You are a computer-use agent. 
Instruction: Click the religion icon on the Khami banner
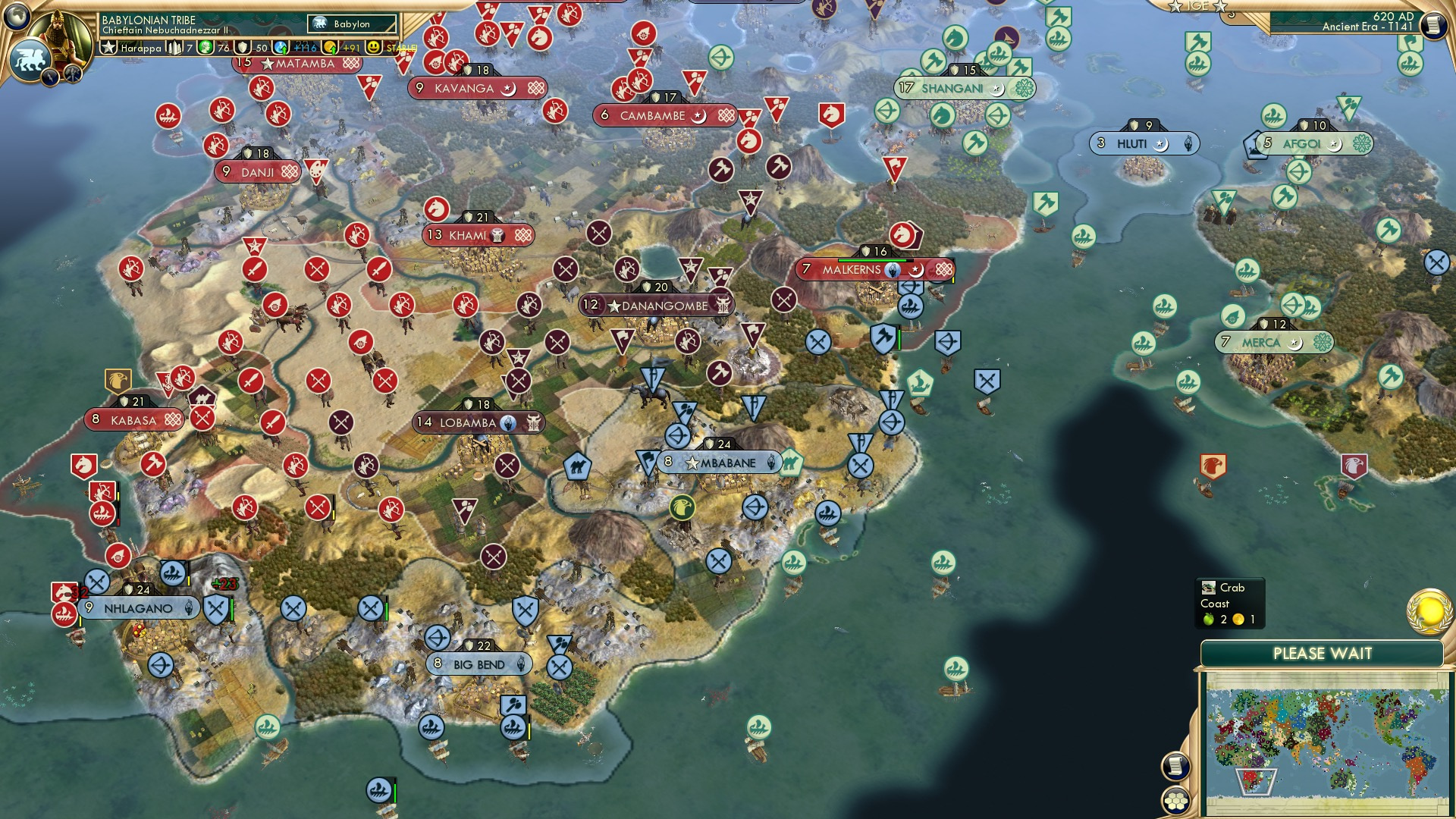pyautogui.click(x=498, y=236)
